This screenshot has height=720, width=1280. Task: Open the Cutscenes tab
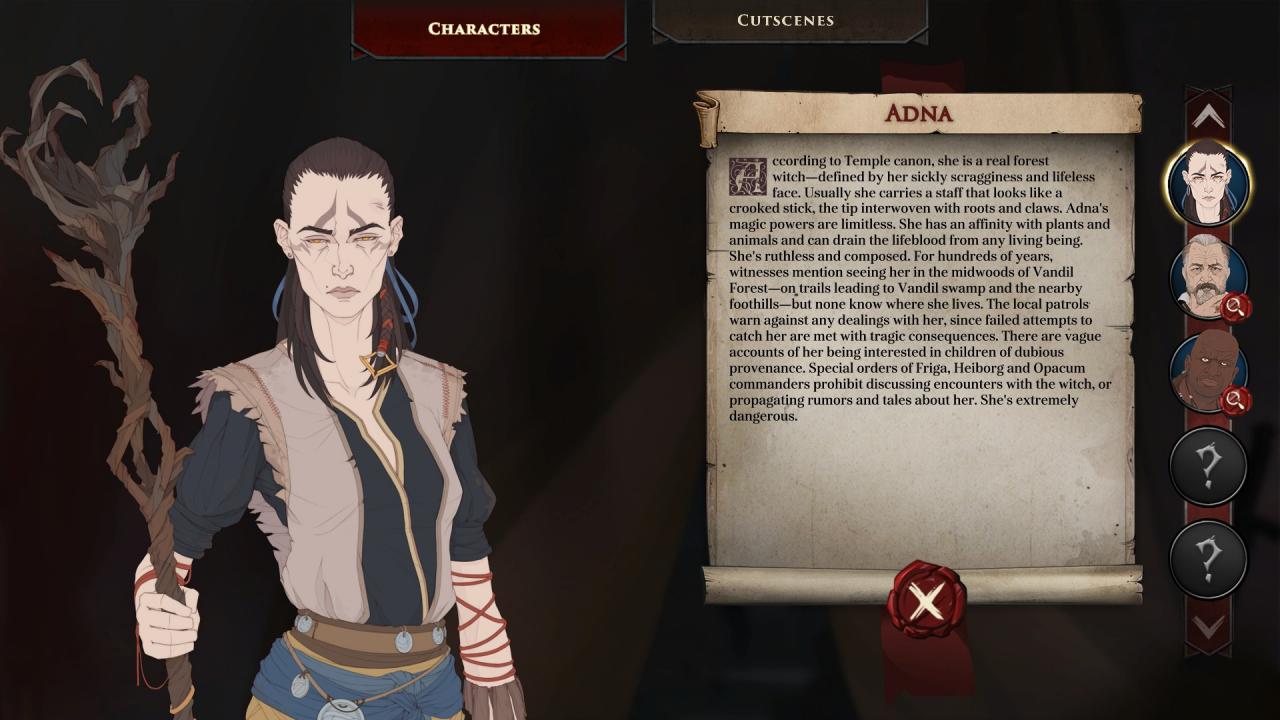pos(789,20)
